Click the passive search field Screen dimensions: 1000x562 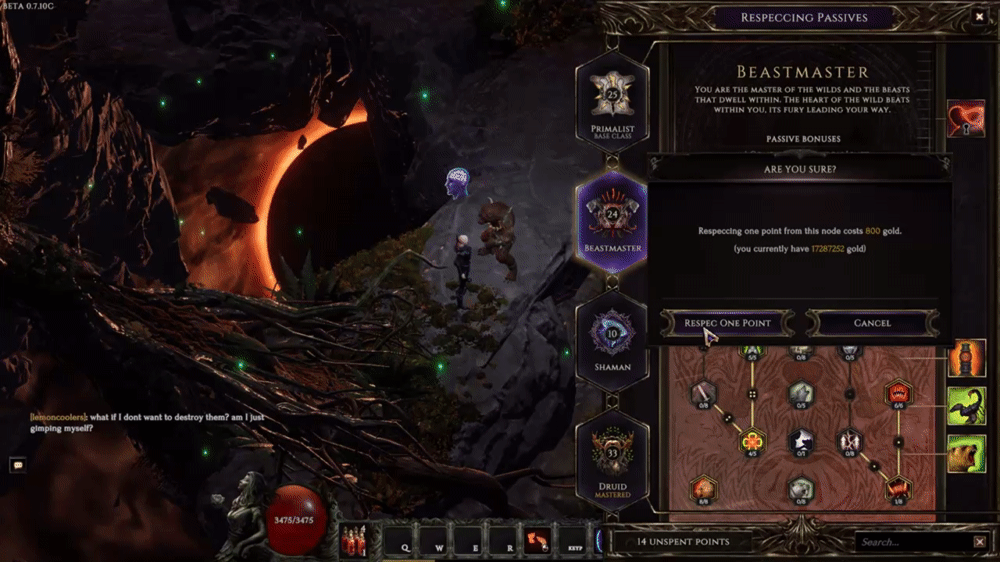tap(912, 542)
